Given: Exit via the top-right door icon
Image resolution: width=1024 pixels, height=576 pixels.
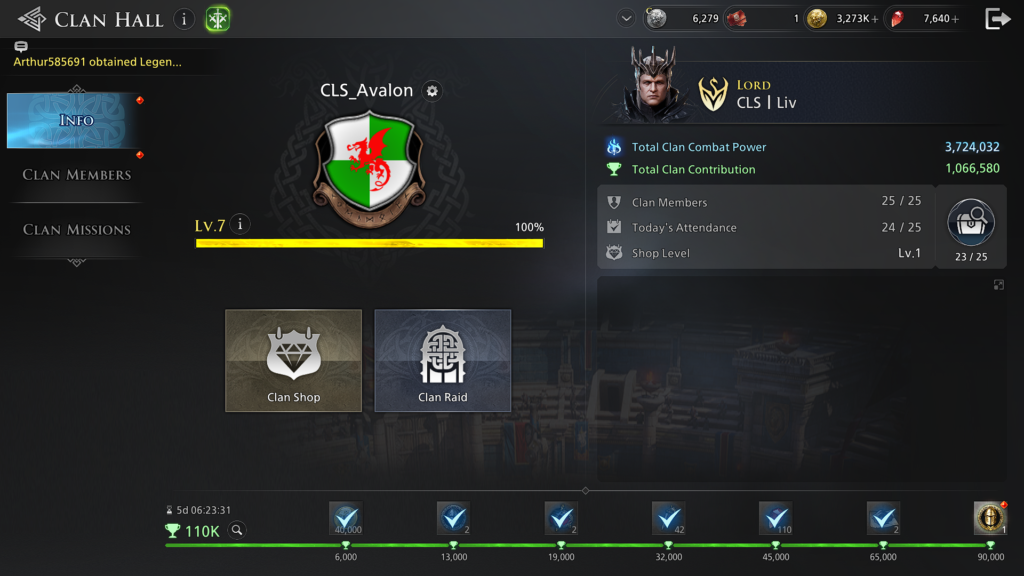Looking at the screenshot, I should pos(997,19).
